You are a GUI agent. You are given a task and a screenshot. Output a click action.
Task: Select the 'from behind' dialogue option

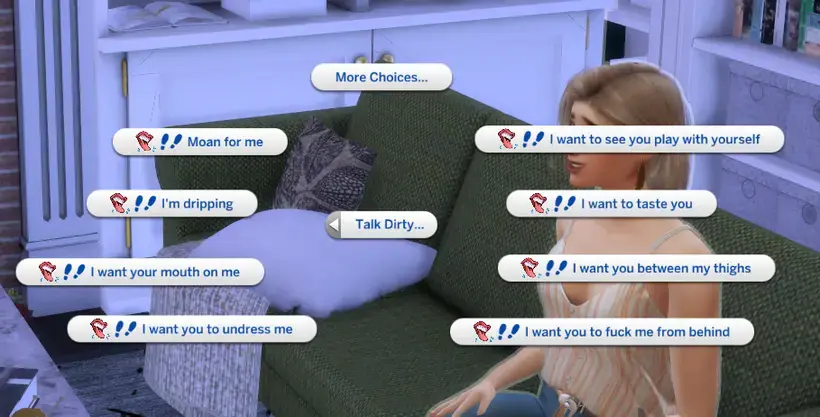tap(601, 331)
